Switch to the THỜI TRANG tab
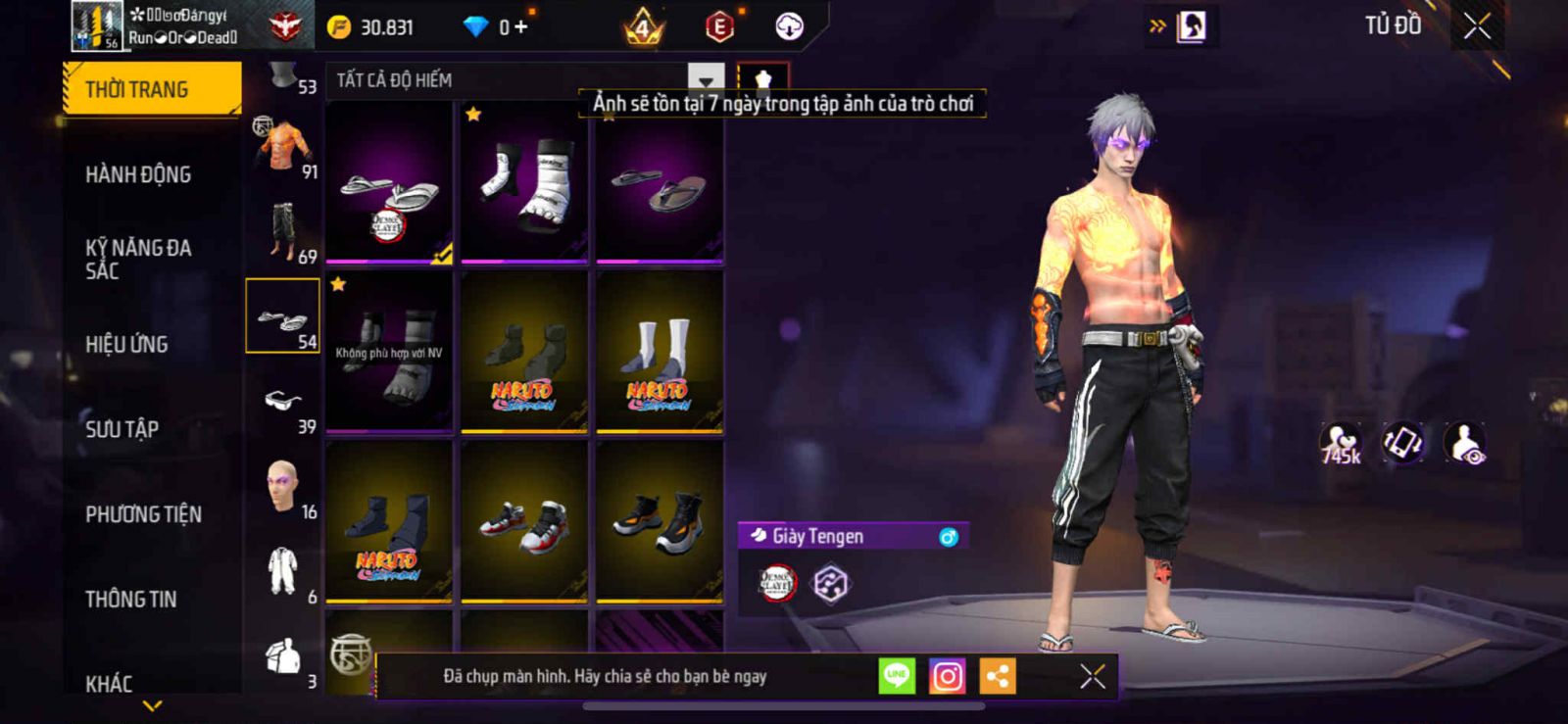 point(151,89)
